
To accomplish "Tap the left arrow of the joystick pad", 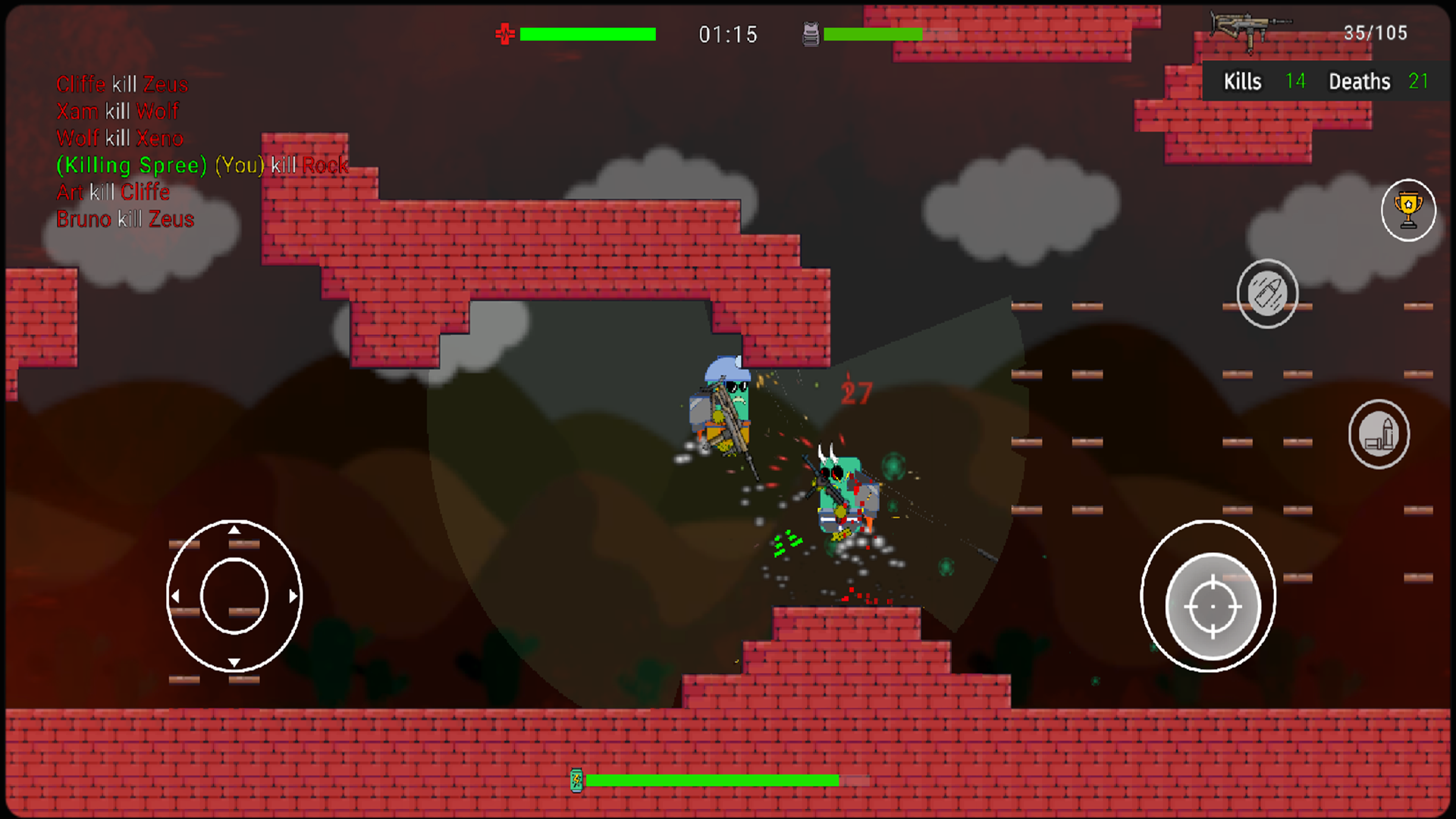I will 176,597.
